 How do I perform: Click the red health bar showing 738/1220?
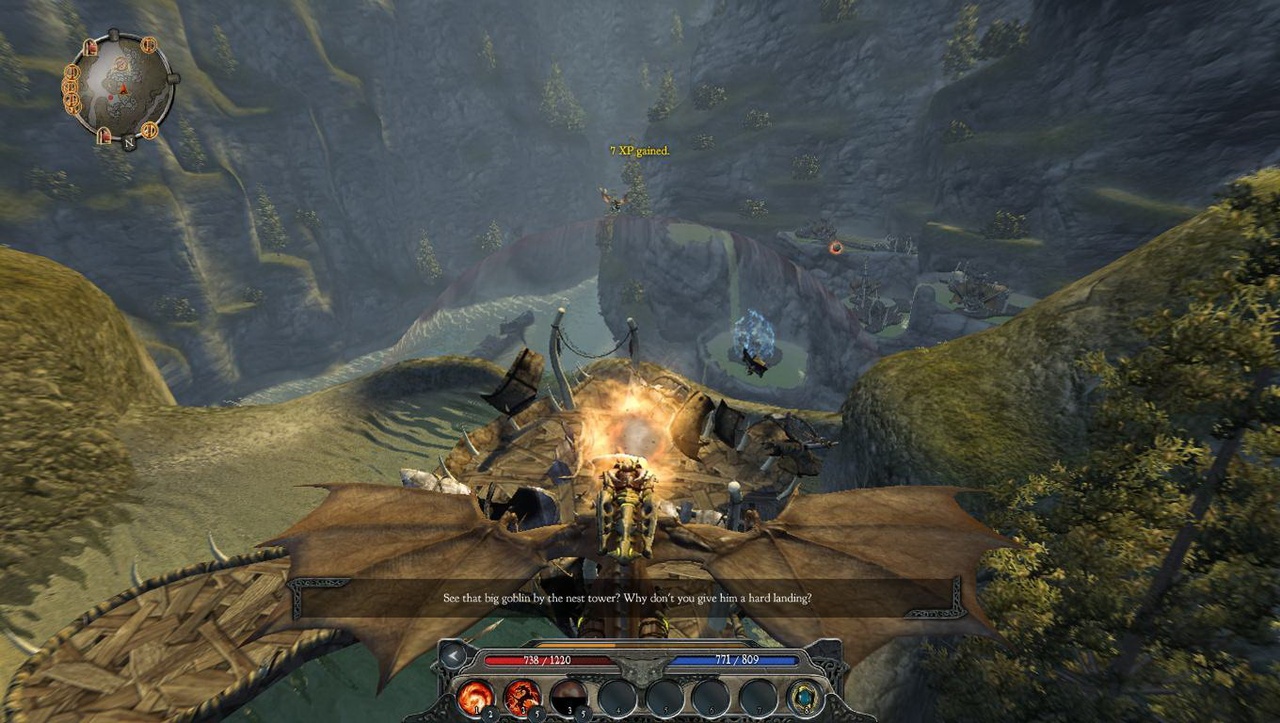click(x=549, y=660)
